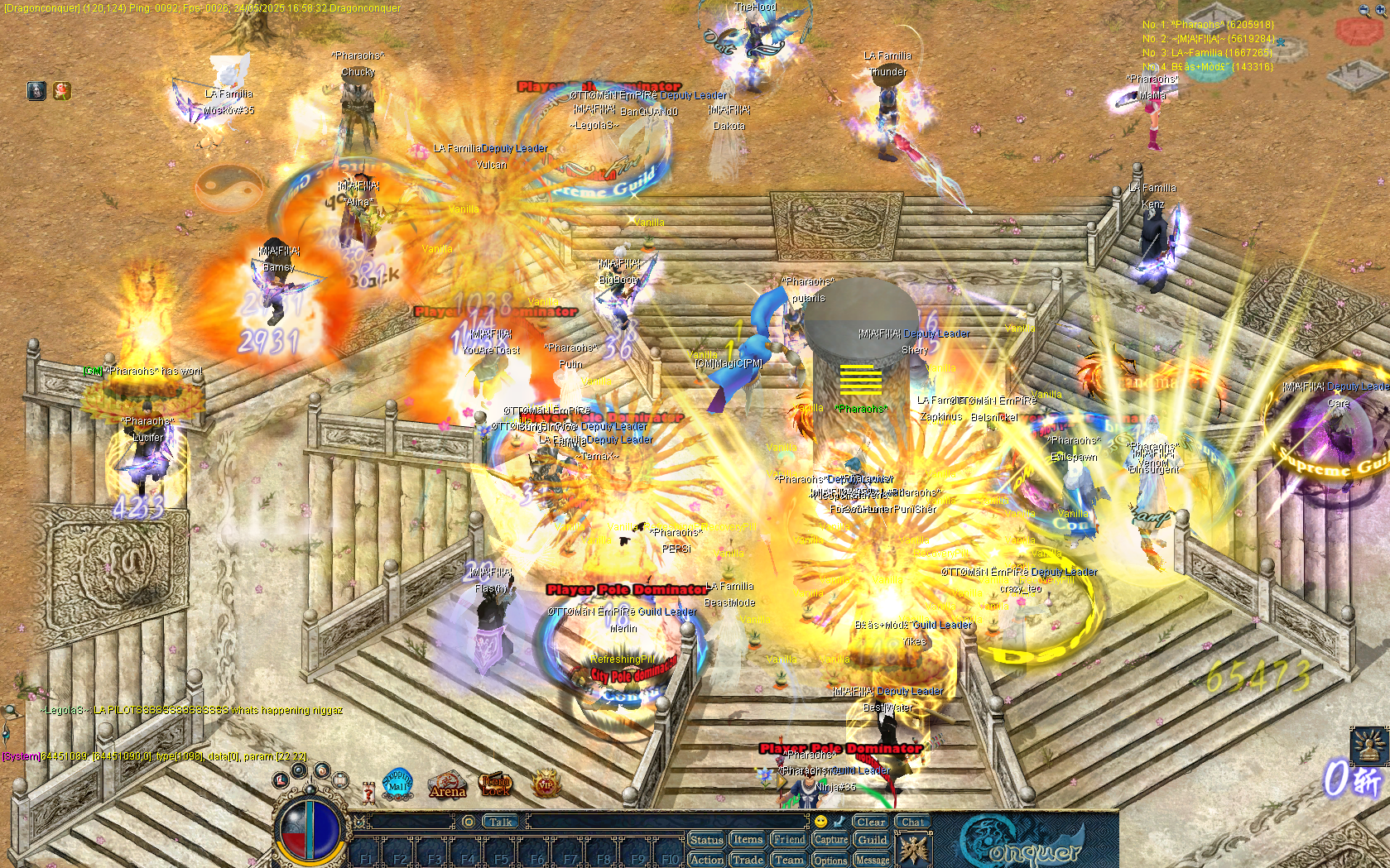Open the emoticon smiley in the chat bar

pos(820,822)
